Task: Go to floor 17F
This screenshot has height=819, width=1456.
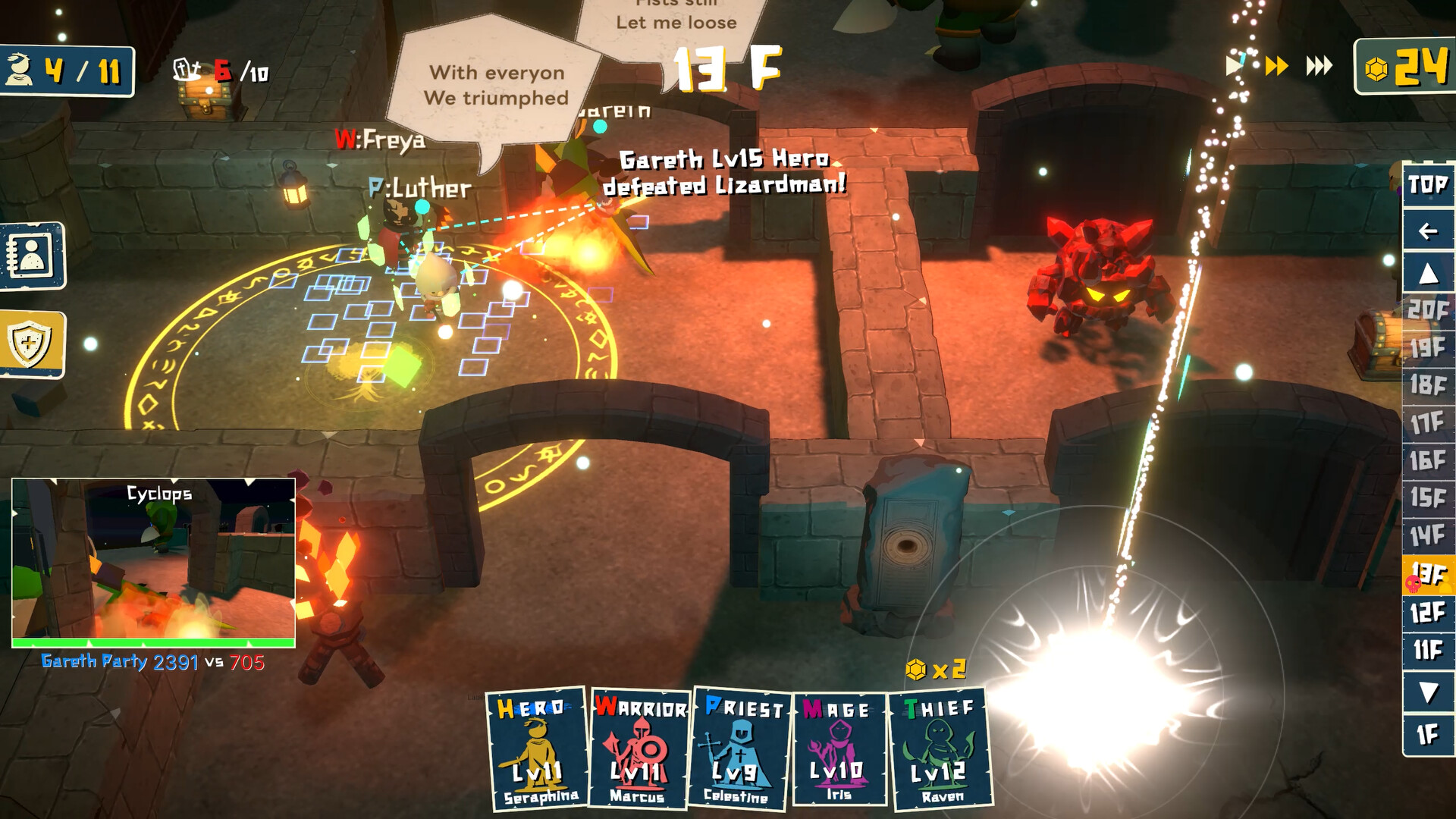Action: tap(1428, 422)
